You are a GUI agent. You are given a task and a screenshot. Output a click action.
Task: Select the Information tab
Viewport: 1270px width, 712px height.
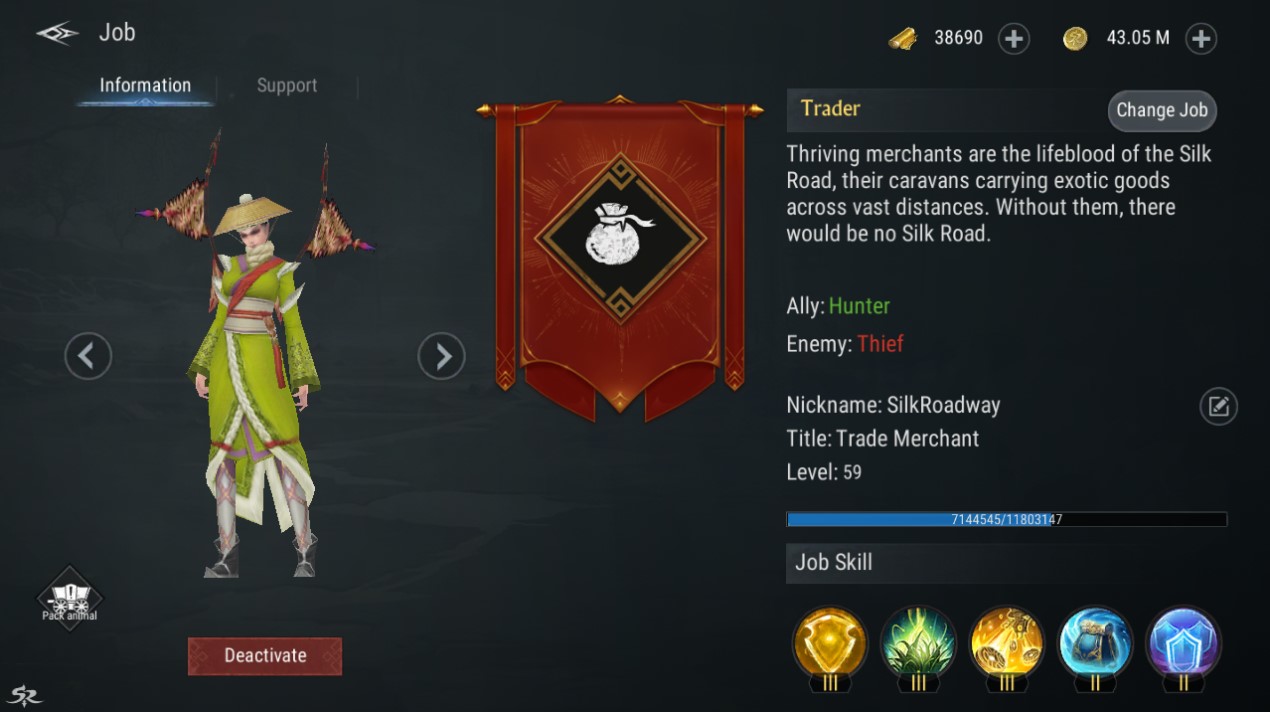coord(145,86)
